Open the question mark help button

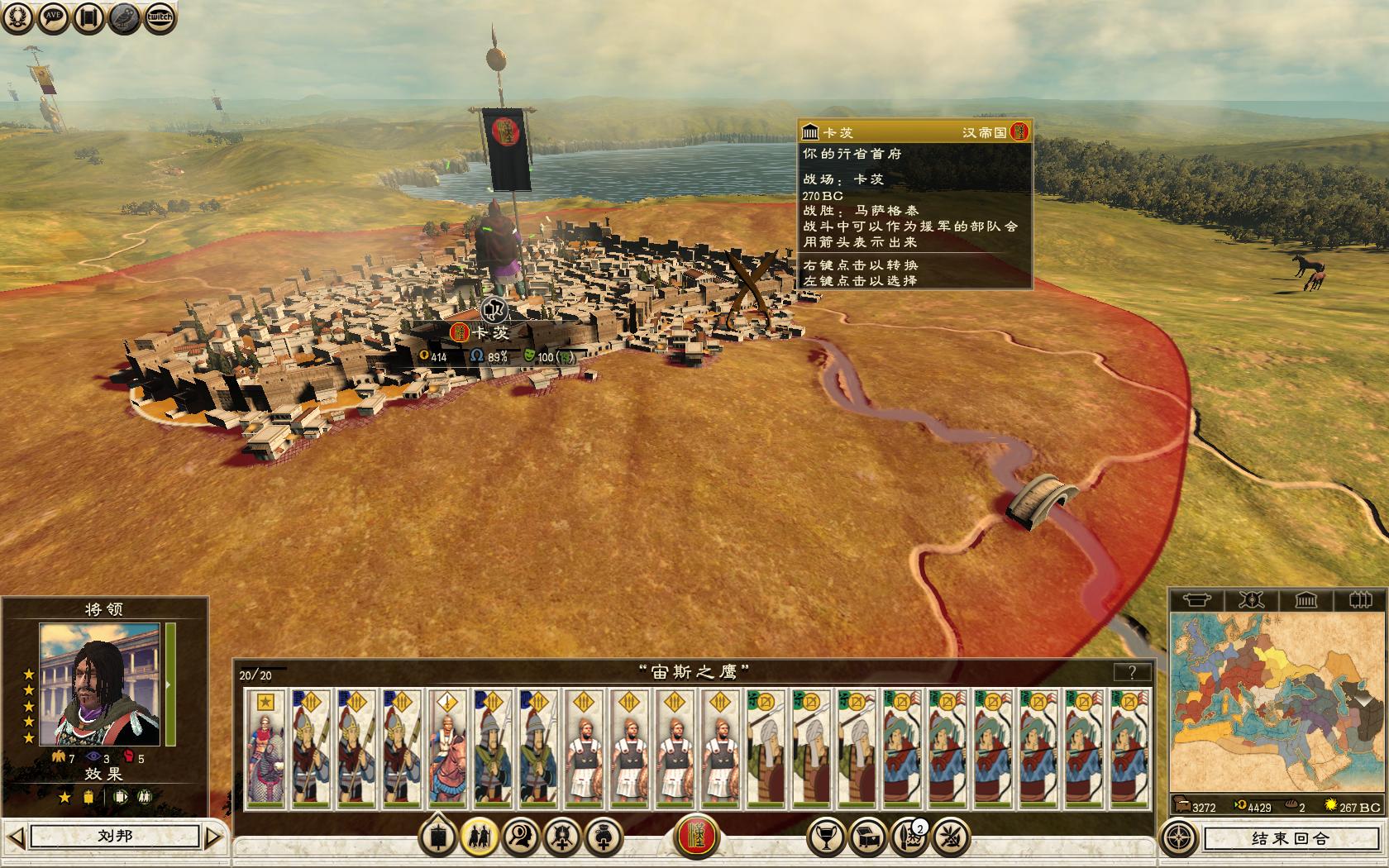coord(1132,672)
